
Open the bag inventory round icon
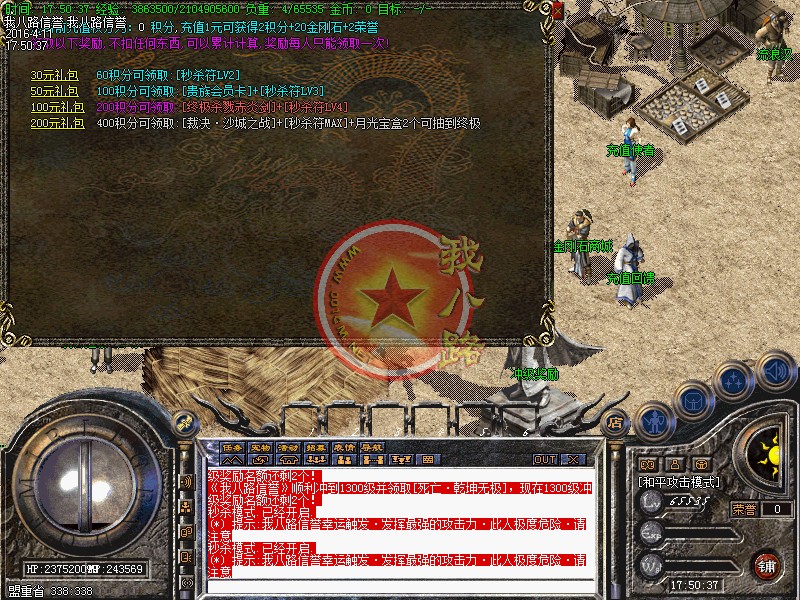coord(693,400)
